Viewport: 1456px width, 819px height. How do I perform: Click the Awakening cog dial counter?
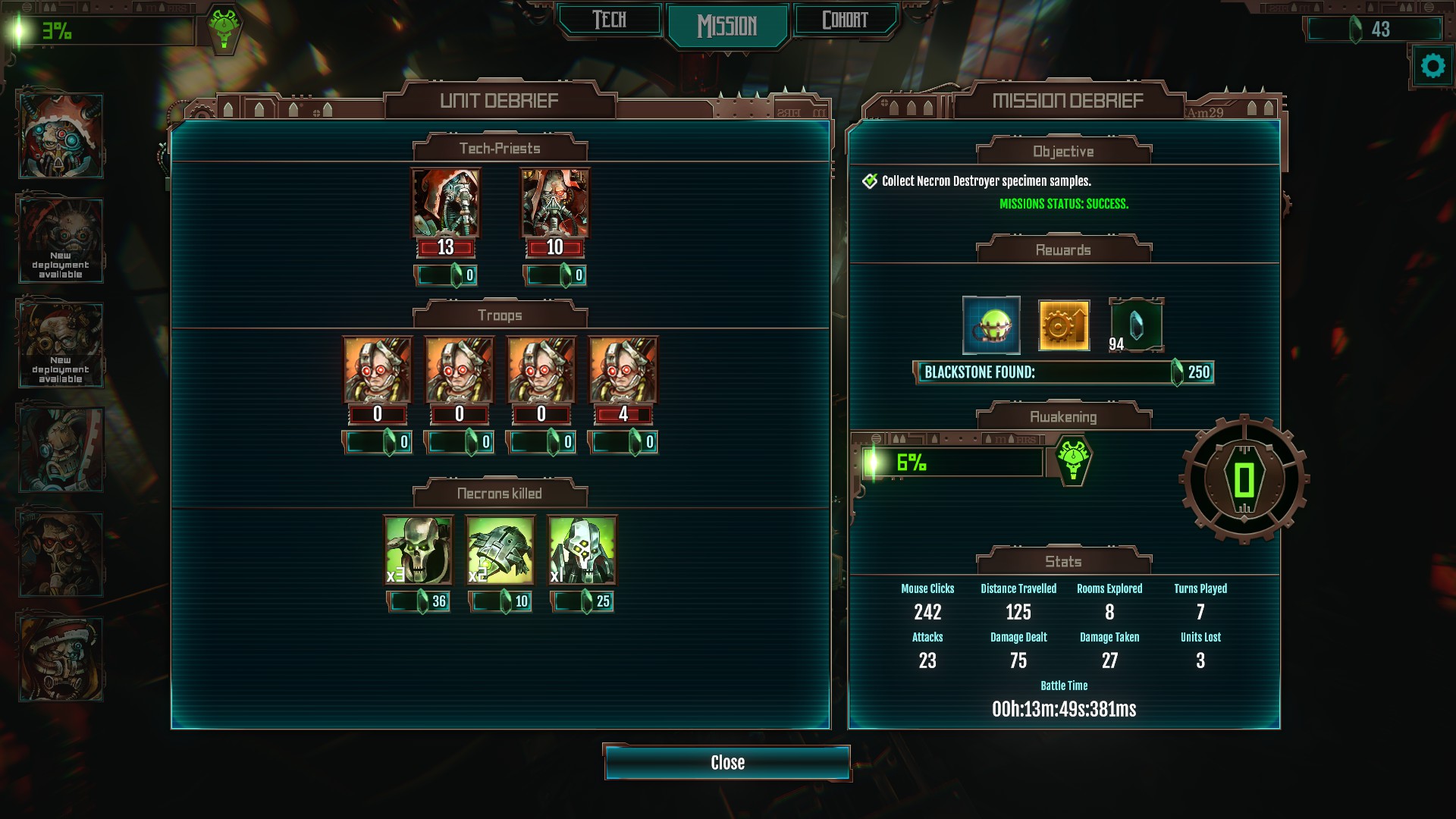(x=1244, y=479)
